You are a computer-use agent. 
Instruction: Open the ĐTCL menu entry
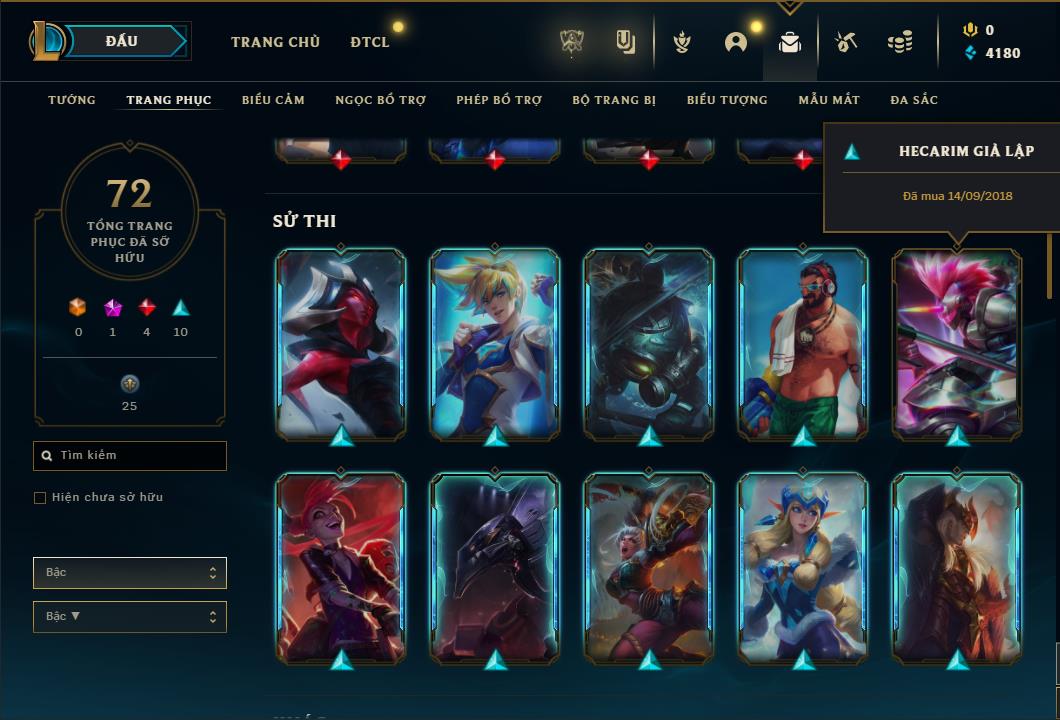click(370, 42)
